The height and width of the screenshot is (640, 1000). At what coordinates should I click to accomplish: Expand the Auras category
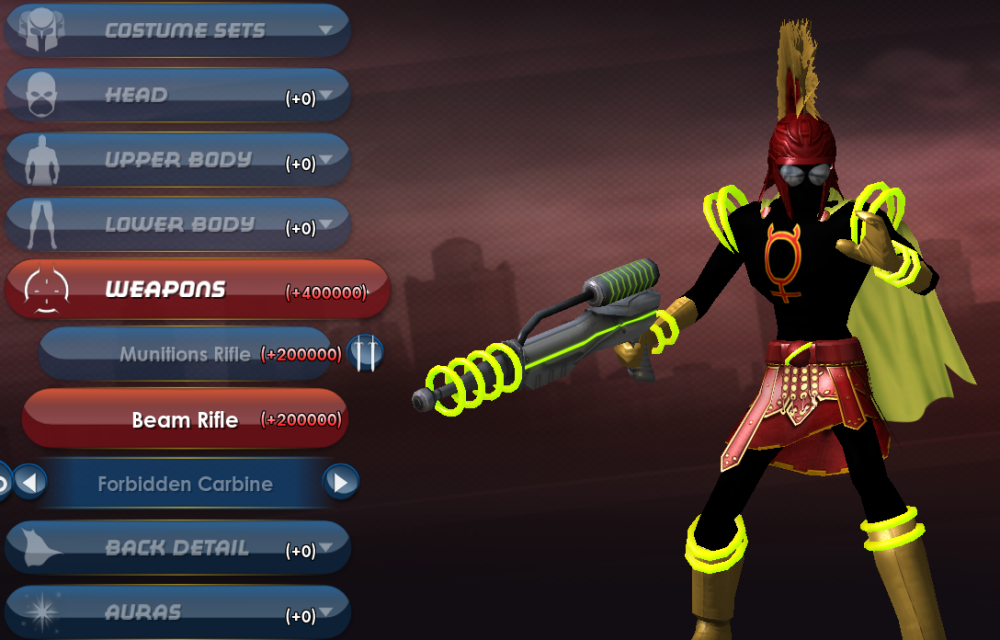180,612
